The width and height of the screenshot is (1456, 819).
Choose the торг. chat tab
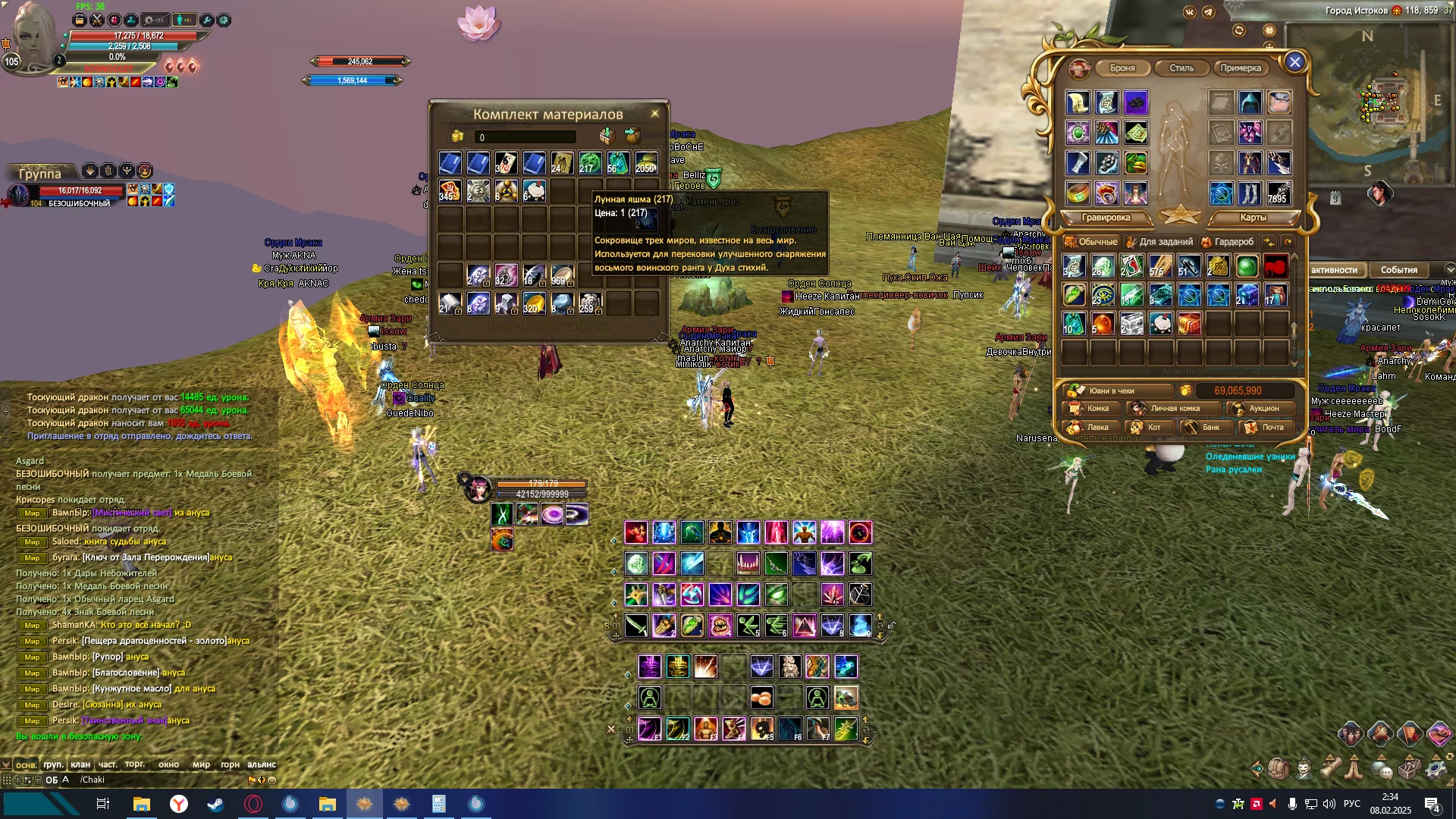pyautogui.click(x=135, y=764)
